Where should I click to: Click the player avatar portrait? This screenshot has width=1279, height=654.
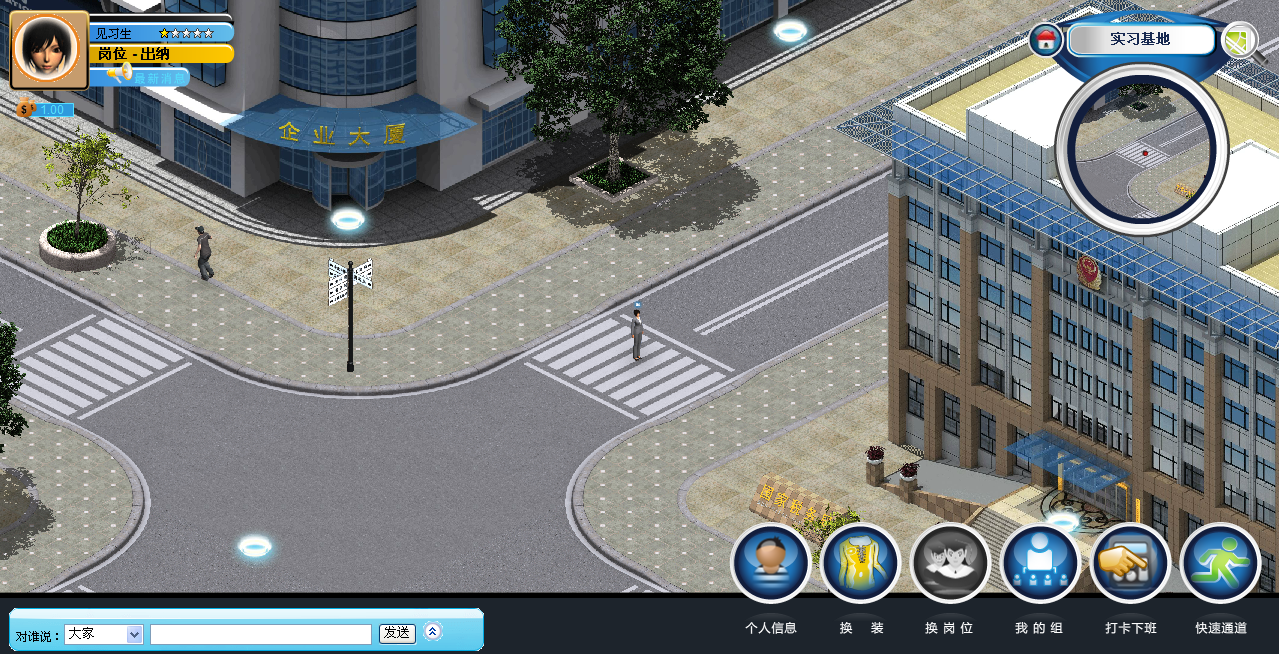[x=49, y=49]
